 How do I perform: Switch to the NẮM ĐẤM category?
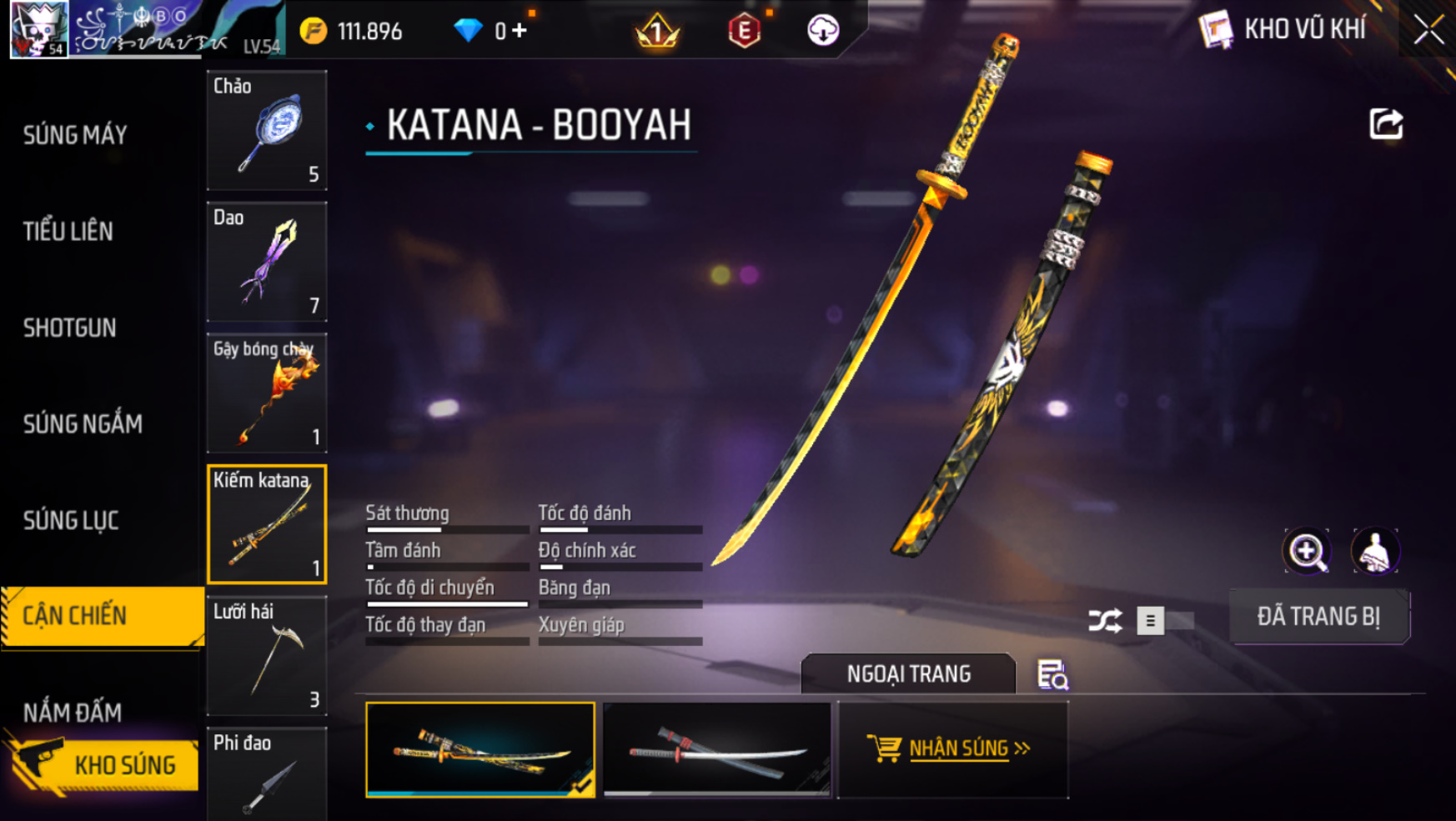(73, 713)
